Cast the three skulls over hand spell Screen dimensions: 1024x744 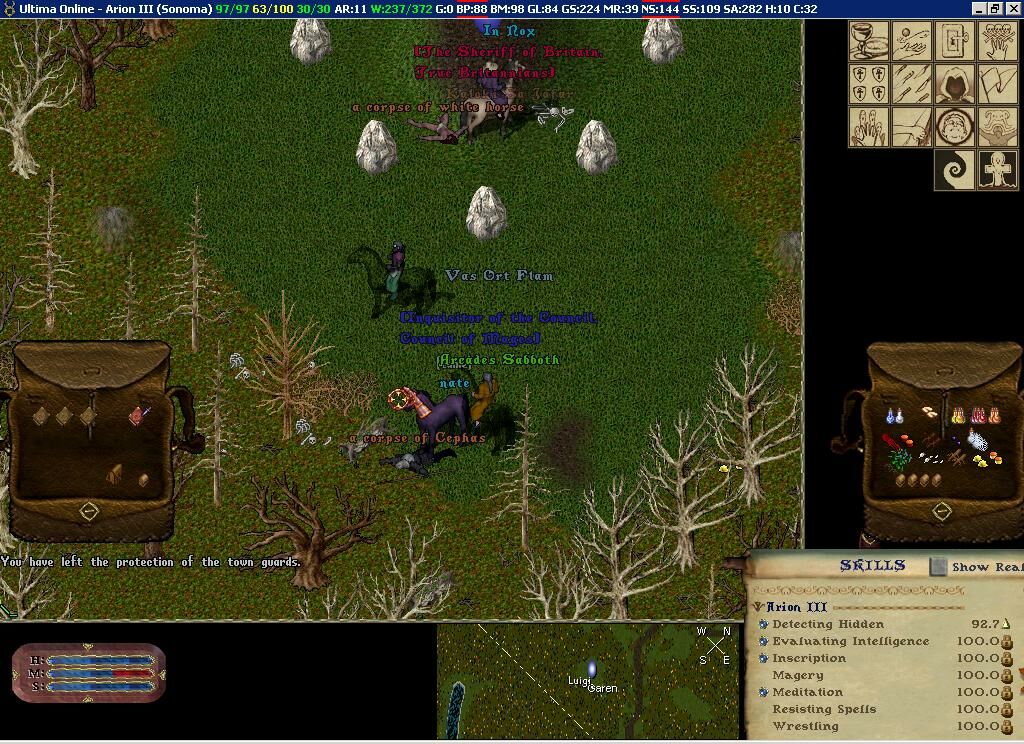coord(997,41)
